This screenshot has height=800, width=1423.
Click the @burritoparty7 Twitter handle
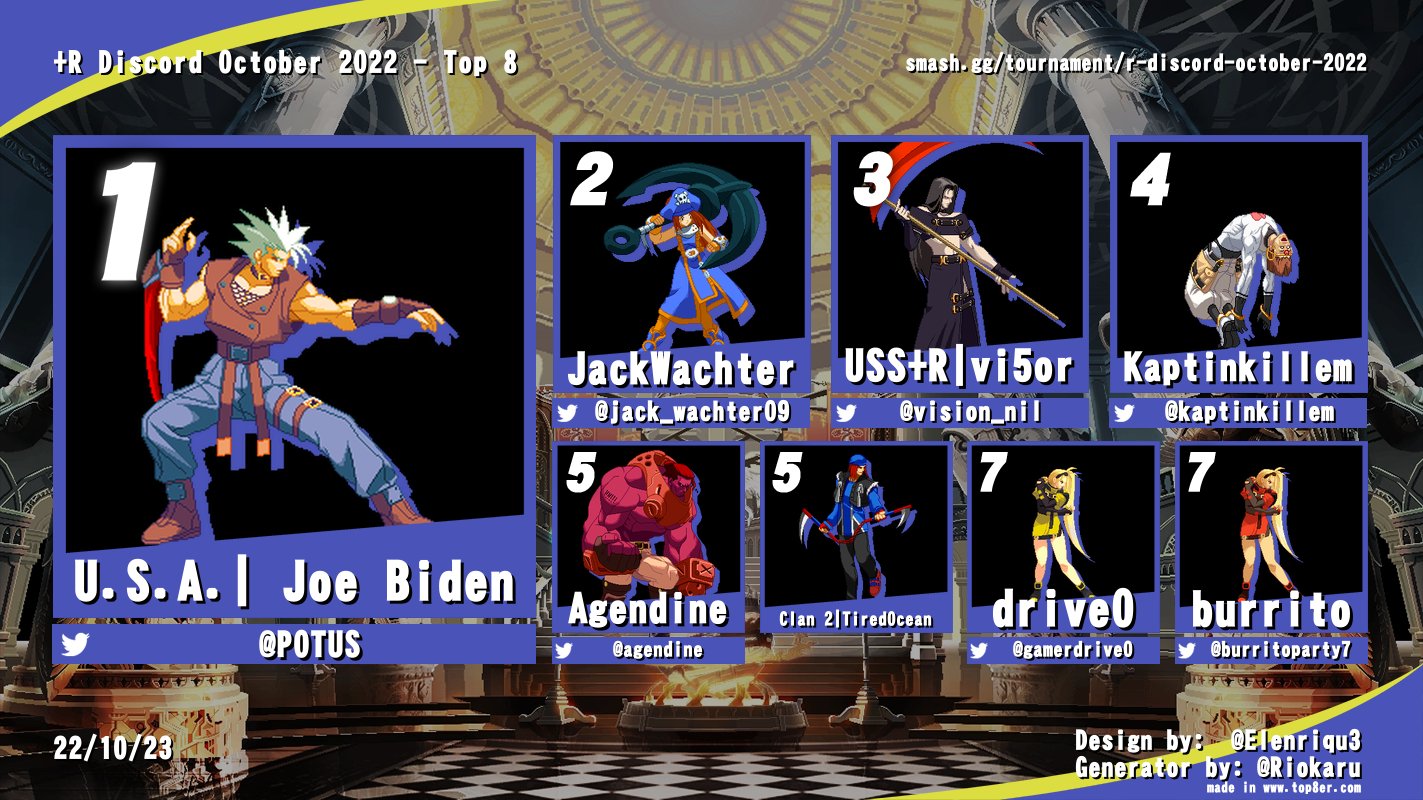[1280, 650]
